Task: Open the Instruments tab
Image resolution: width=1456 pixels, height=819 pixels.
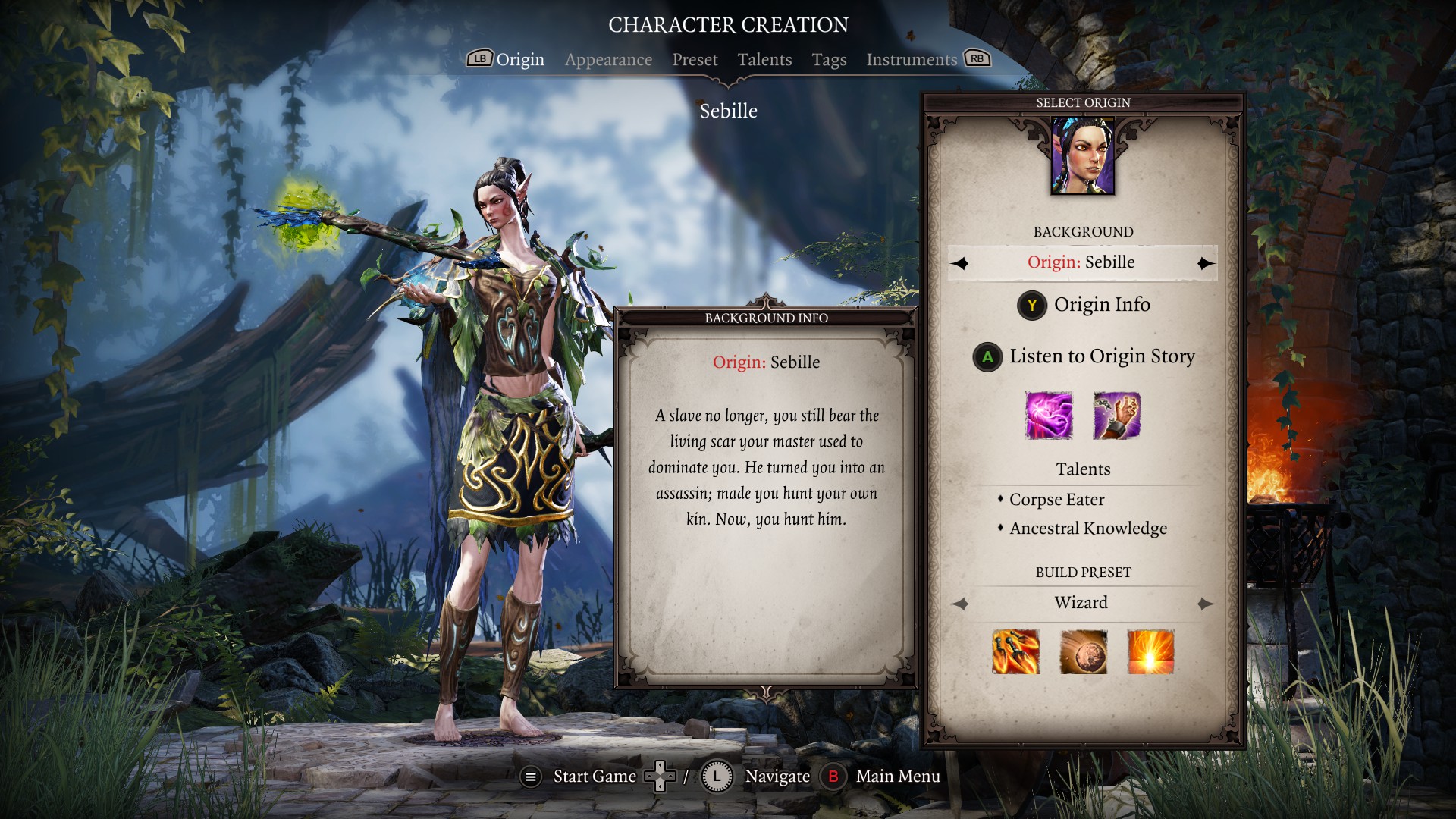Action: click(912, 59)
